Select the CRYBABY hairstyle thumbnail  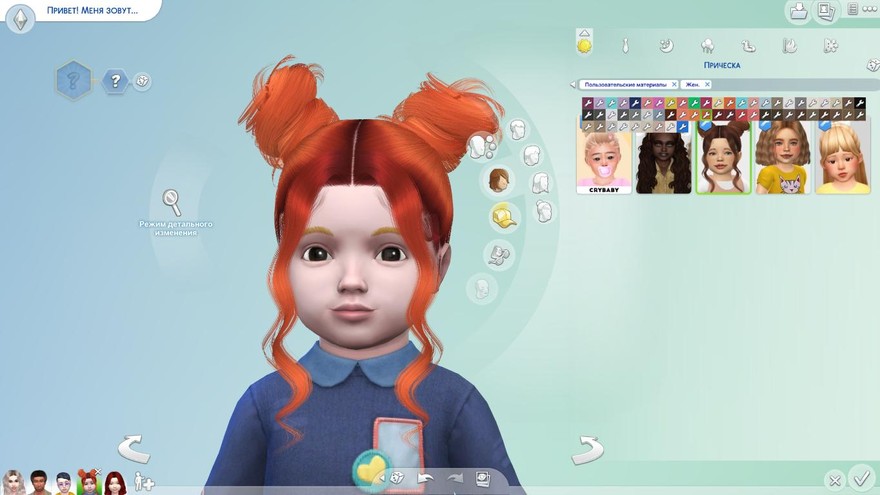point(604,156)
